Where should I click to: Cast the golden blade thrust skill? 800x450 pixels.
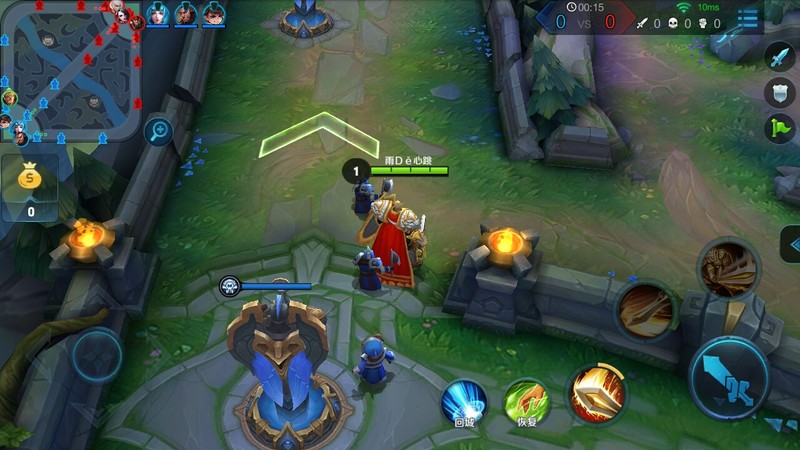coord(647,307)
